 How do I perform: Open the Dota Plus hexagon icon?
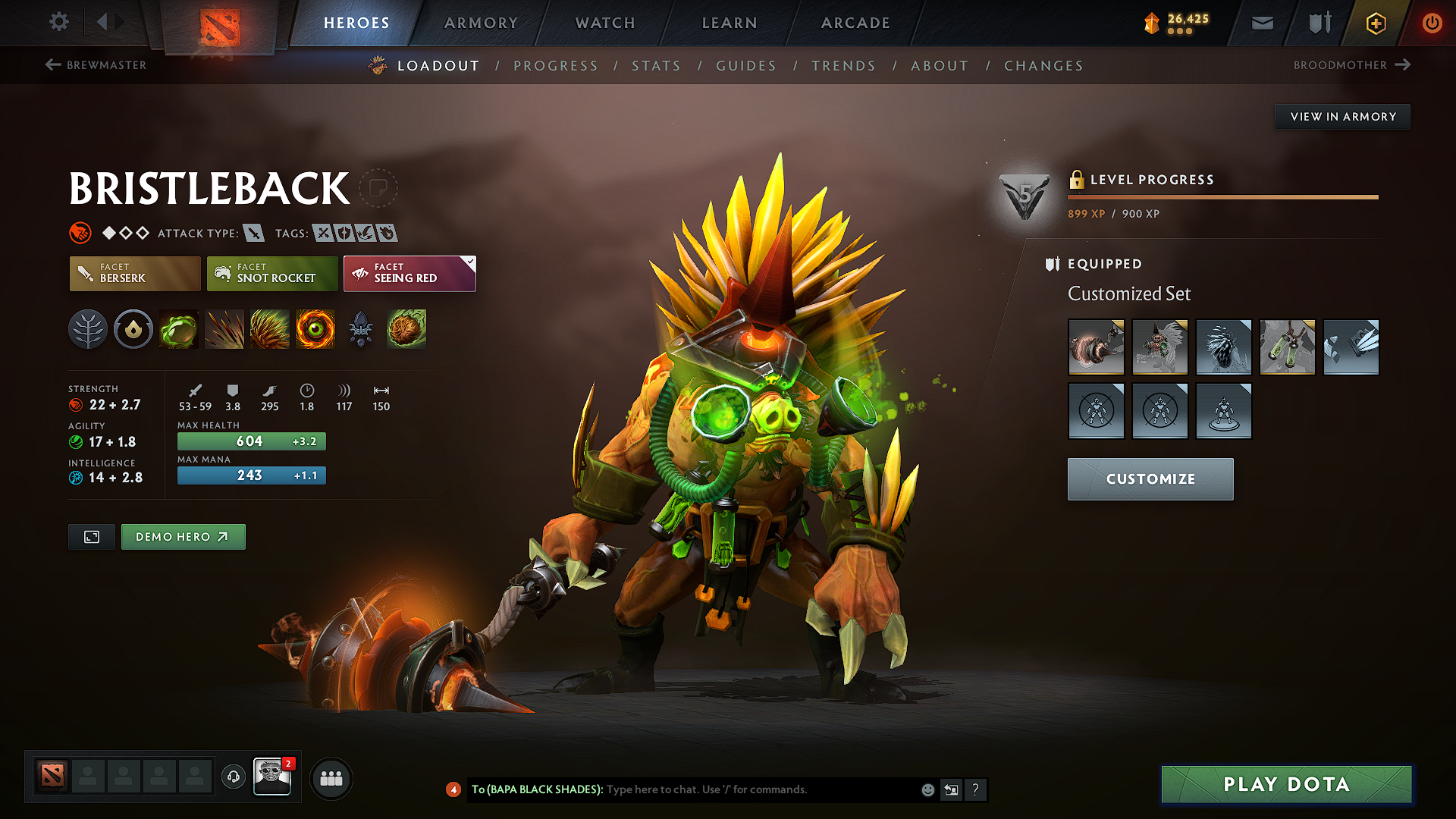(1375, 23)
